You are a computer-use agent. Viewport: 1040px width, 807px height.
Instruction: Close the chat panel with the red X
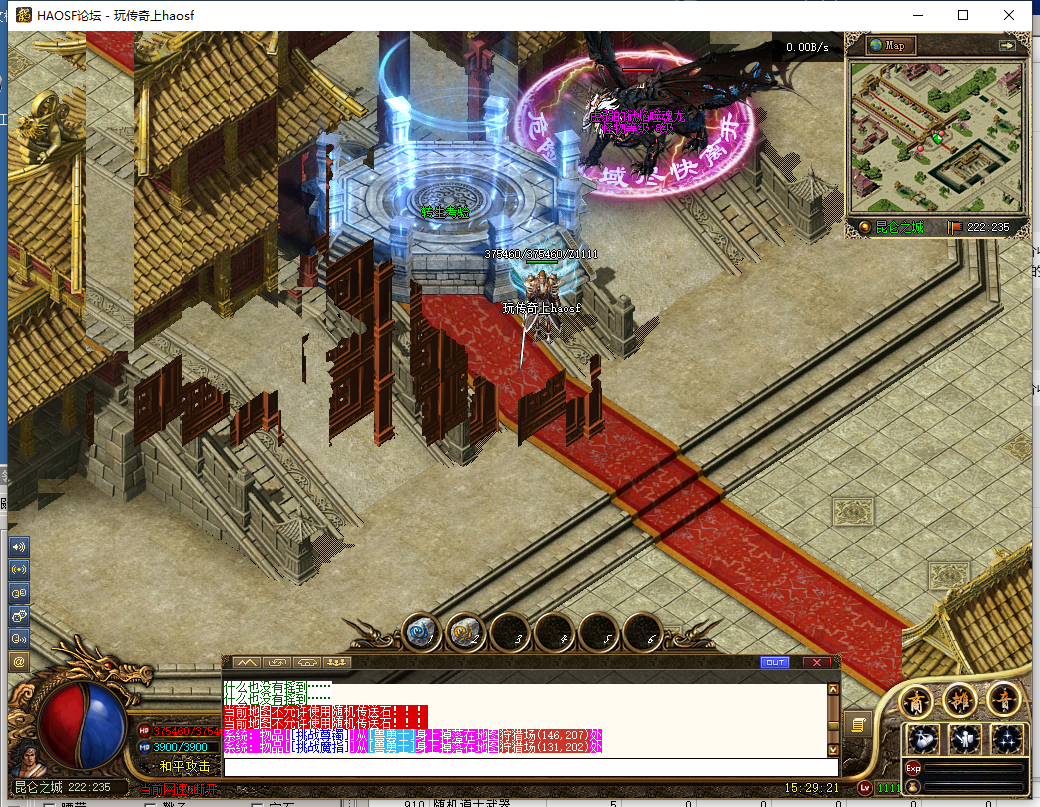click(x=816, y=662)
